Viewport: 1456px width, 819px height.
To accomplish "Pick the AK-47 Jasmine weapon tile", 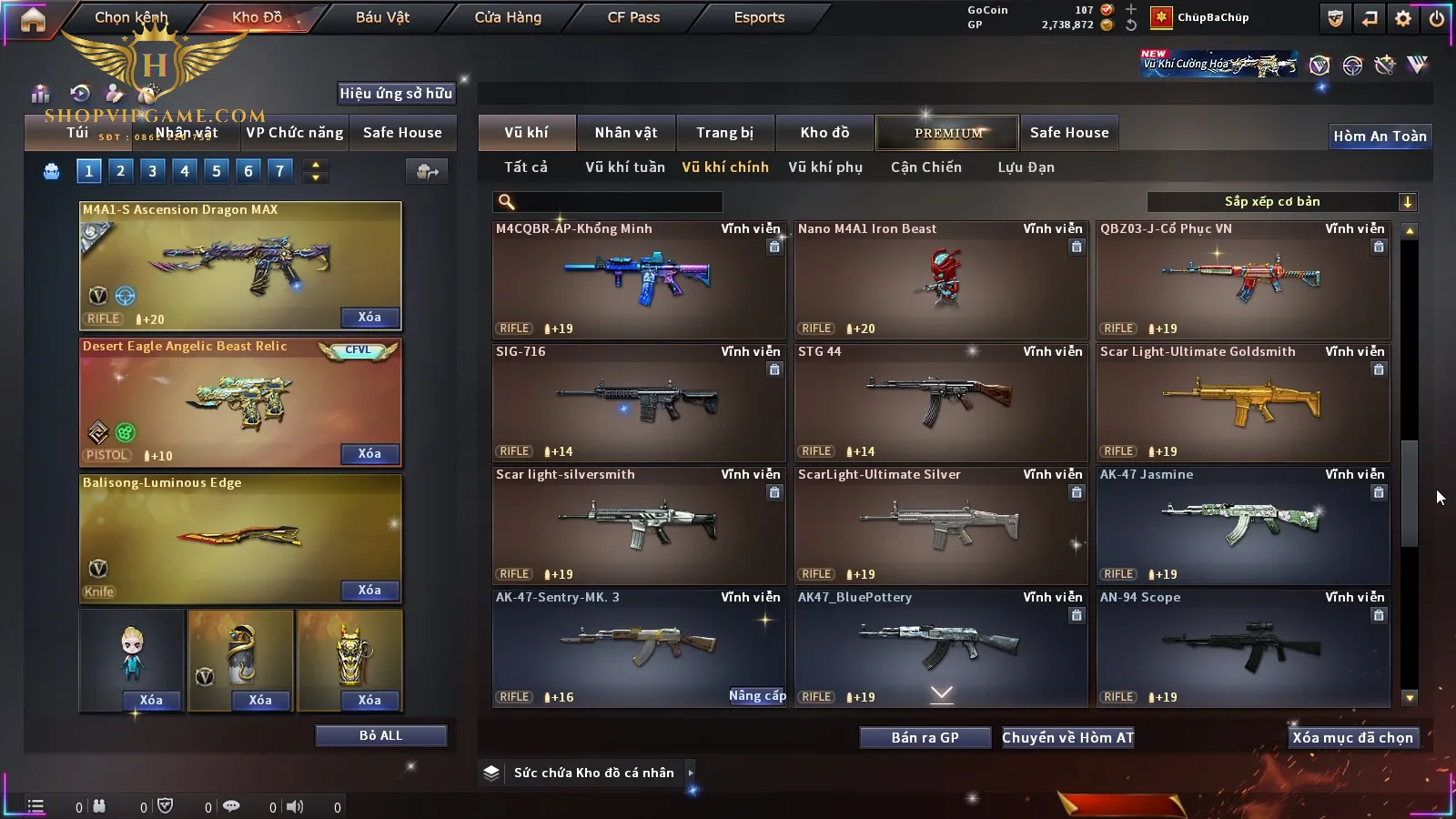I will click(1243, 525).
